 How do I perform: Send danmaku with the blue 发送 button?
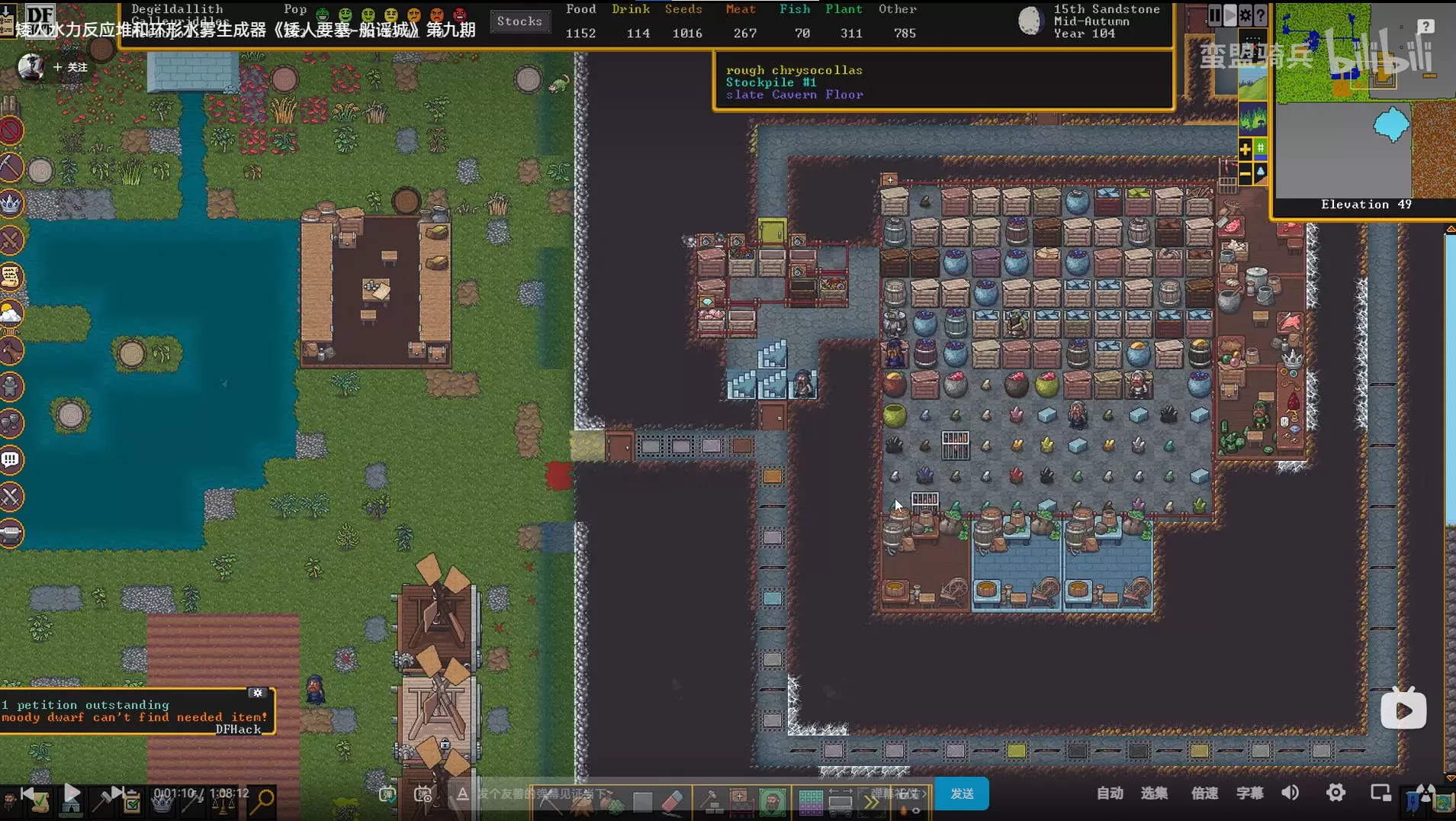click(962, 794)
